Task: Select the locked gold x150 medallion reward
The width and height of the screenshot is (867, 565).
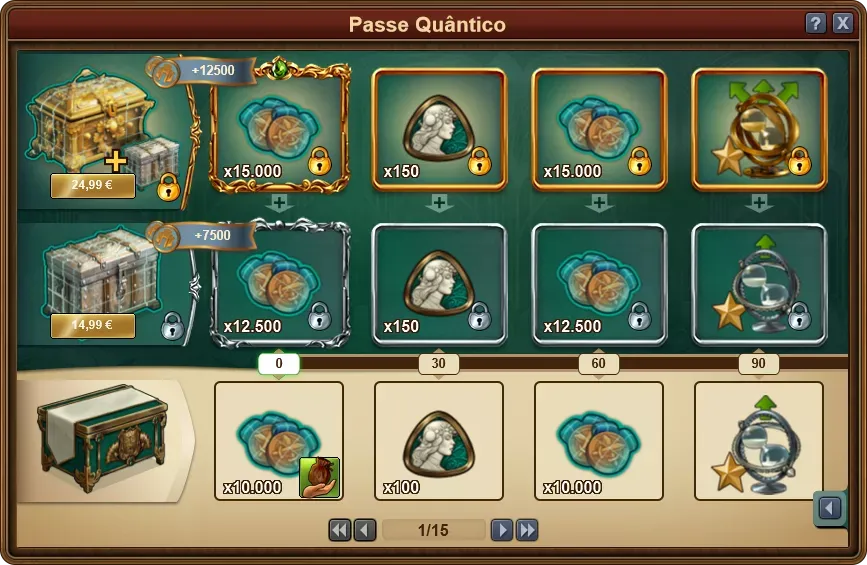Action: tap(438, 129)
